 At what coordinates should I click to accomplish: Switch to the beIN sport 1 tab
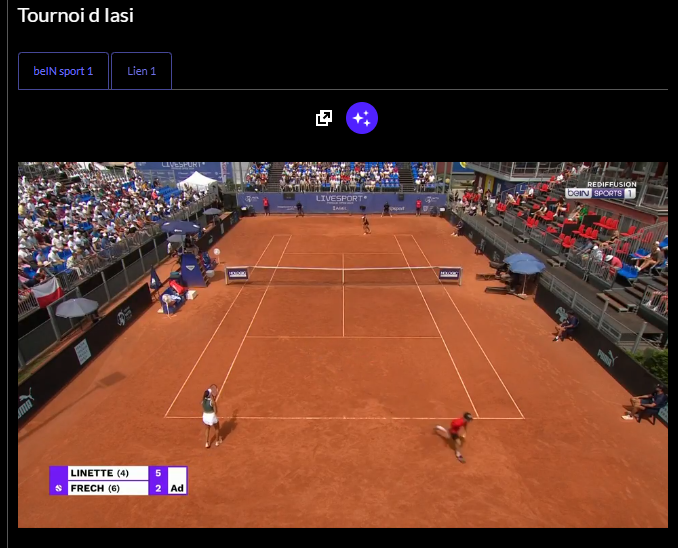[63, 71]
